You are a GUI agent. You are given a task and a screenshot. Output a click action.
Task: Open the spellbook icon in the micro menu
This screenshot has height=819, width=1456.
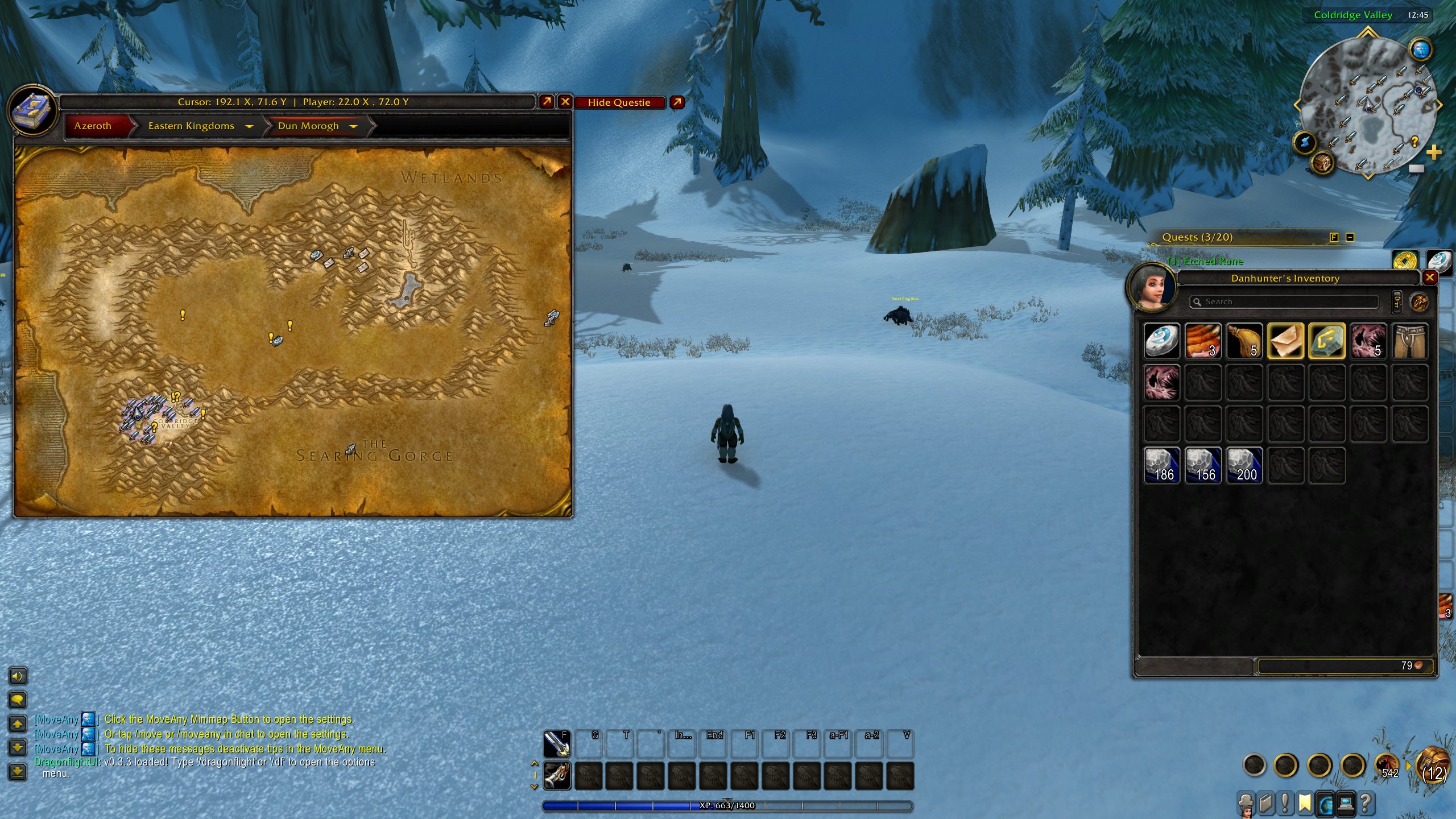coord(1266,803)
